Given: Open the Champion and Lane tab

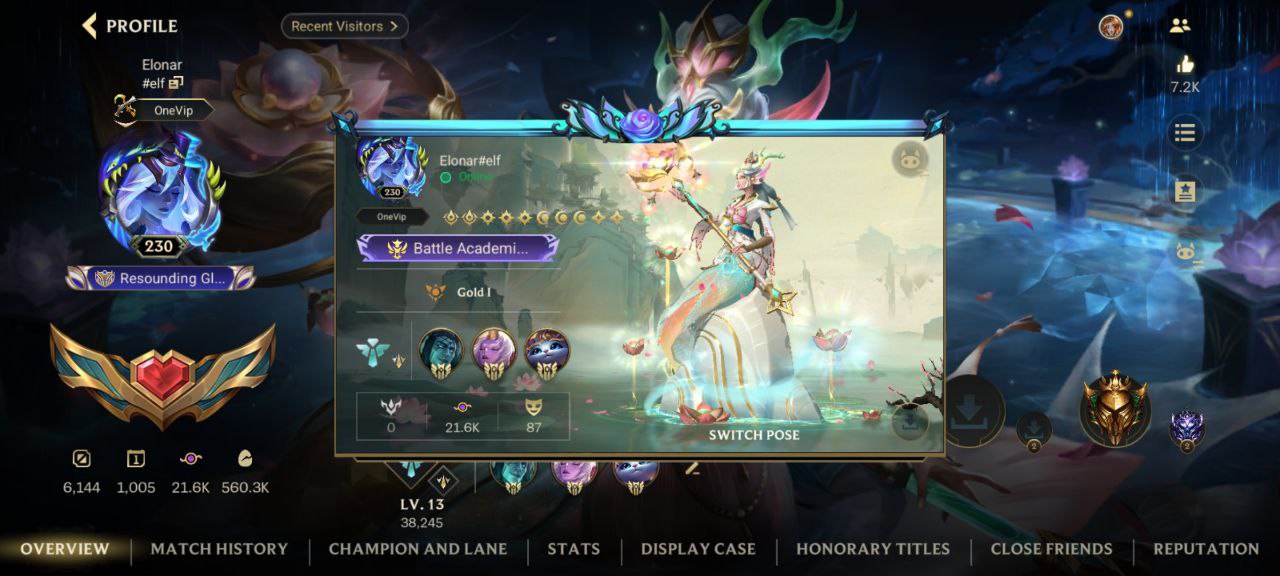Looking at the screenshot, I should pos(418,549).
